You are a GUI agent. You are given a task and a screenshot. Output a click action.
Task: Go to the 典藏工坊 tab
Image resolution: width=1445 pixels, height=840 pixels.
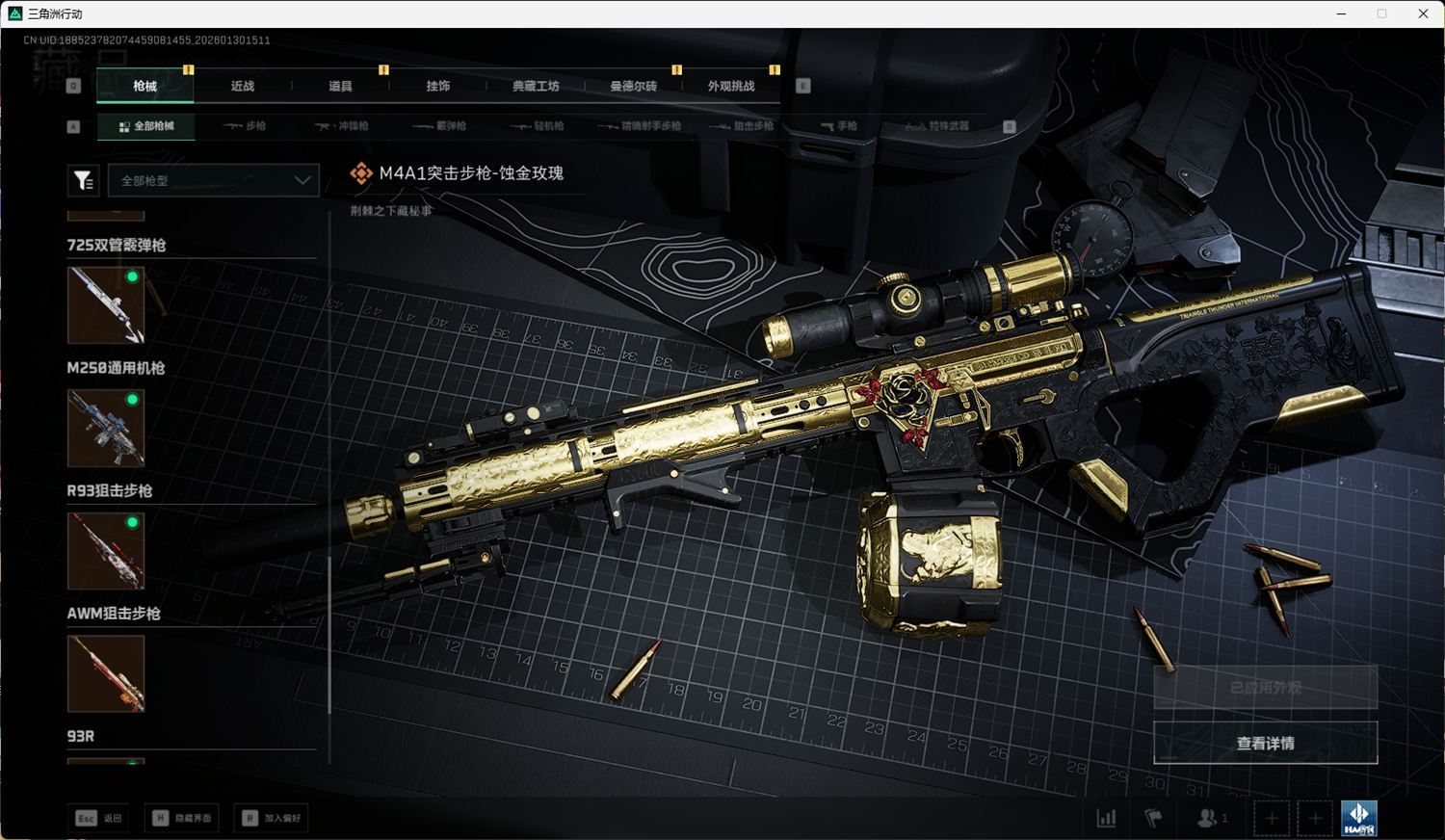(x=536, y=86)
